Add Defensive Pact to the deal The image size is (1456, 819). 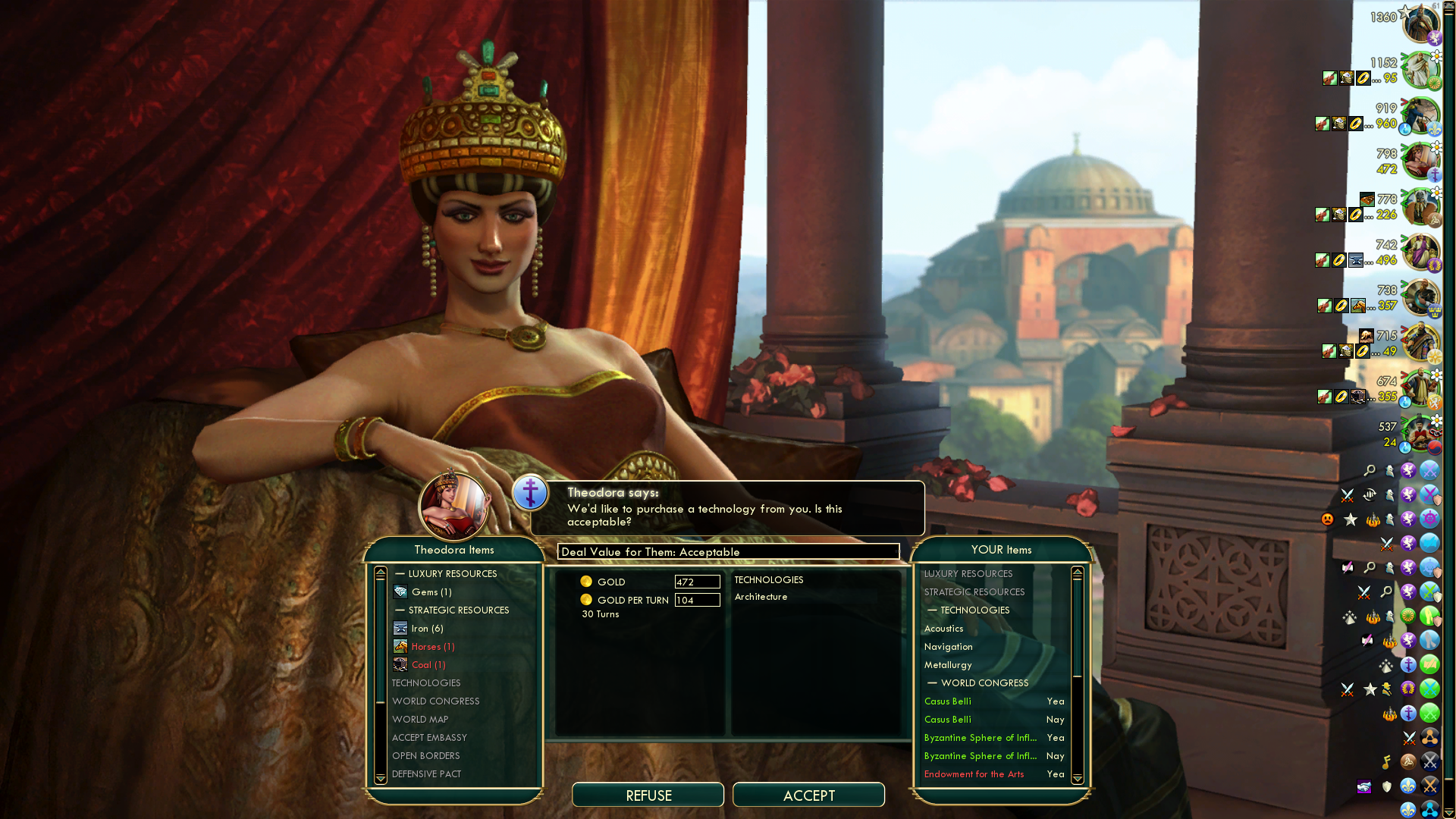(426, 774)
